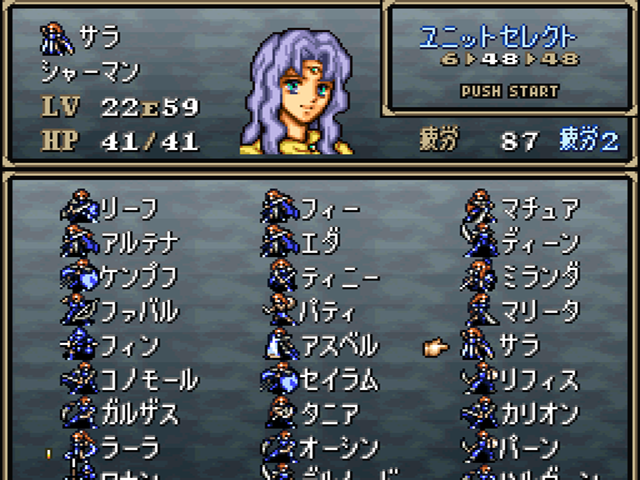Choose the unit ミランダ
The height and width of the screenshot is (480, 640).
coord(539,277)
